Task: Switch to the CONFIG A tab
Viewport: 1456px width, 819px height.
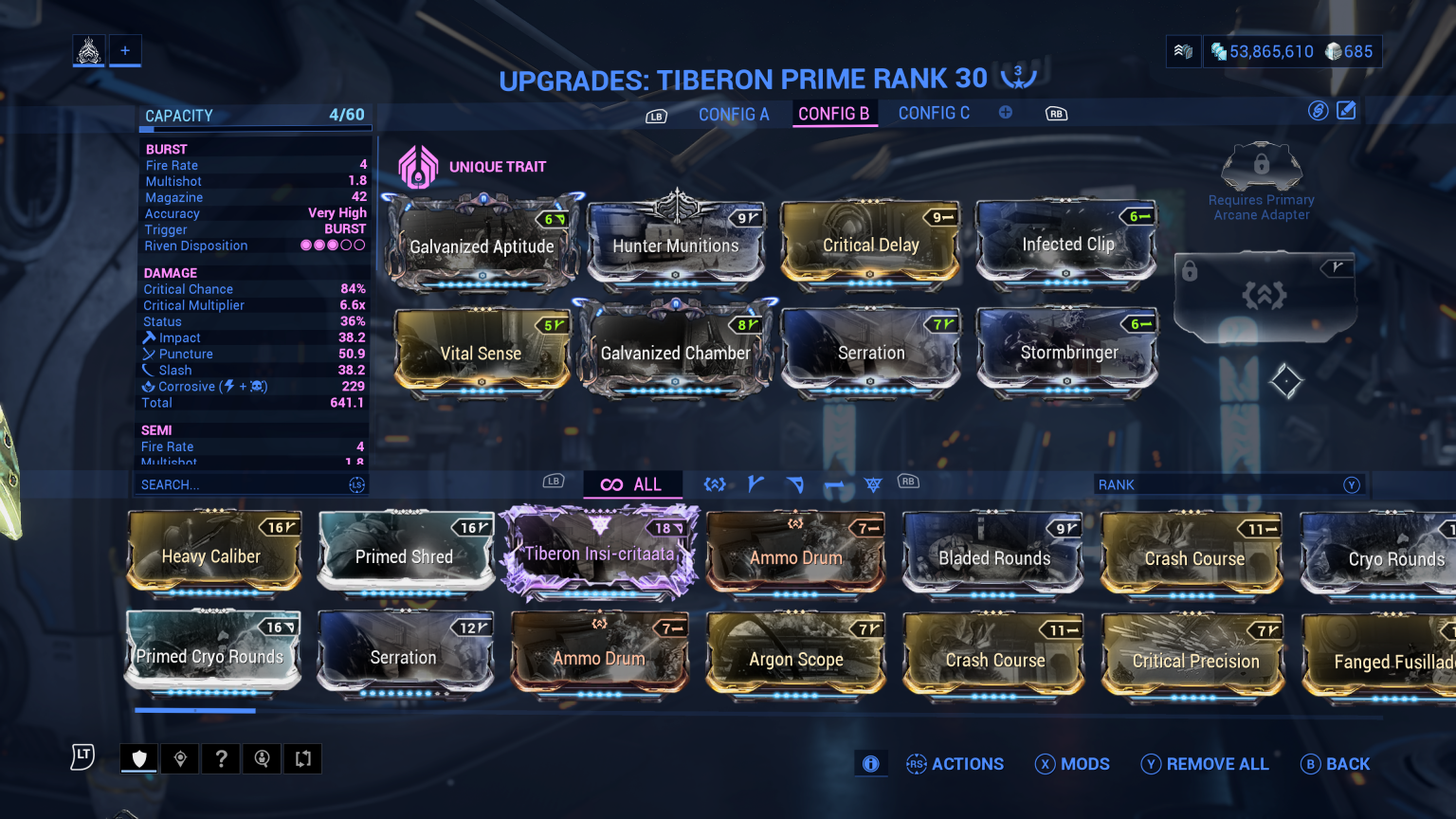Action: (734, 113)
